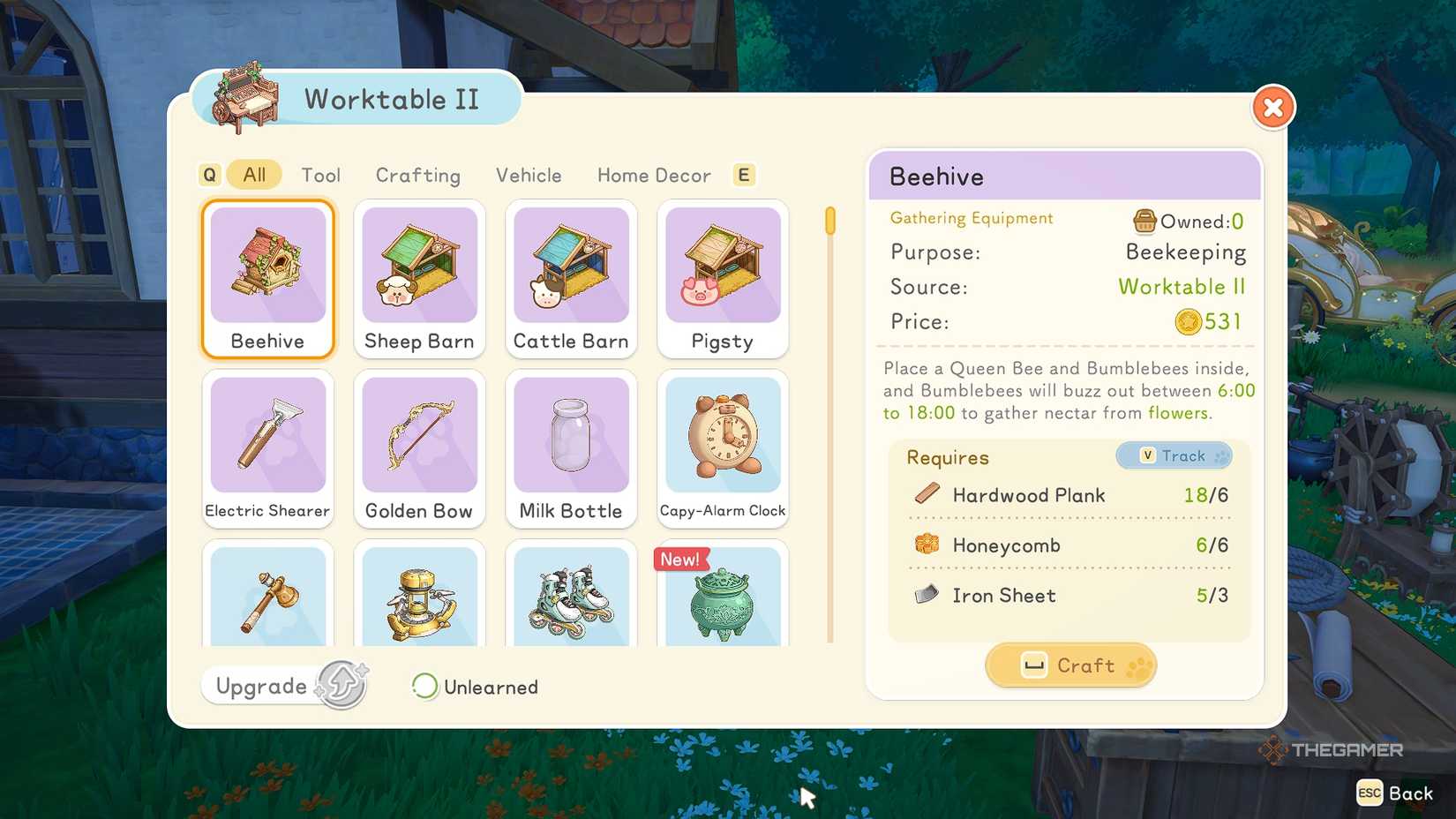Toggle the All items filter
Viewport: 1456px width, 819px height.
point(253,174)
